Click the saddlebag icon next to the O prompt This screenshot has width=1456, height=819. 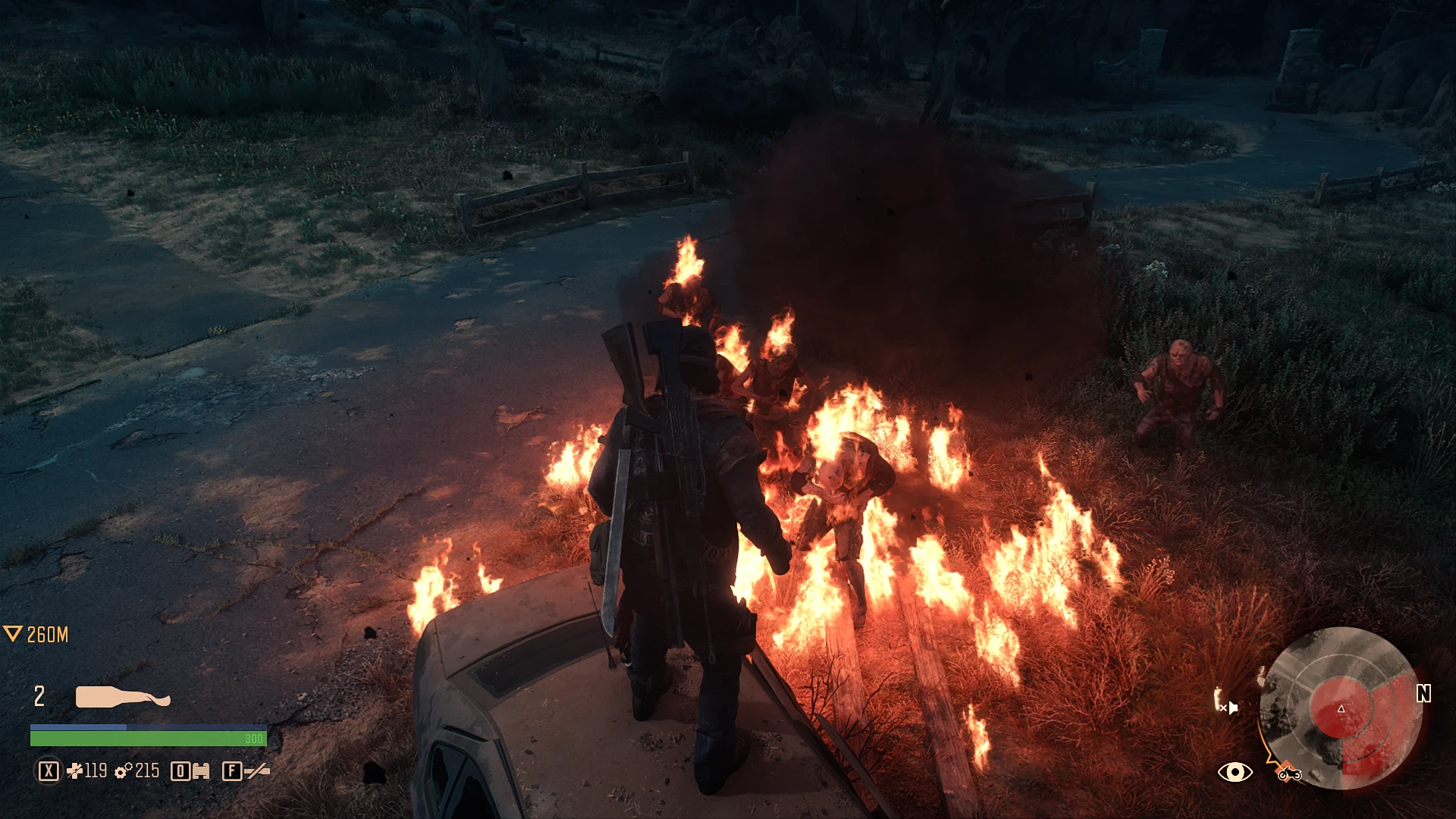(x=200, y=771)
